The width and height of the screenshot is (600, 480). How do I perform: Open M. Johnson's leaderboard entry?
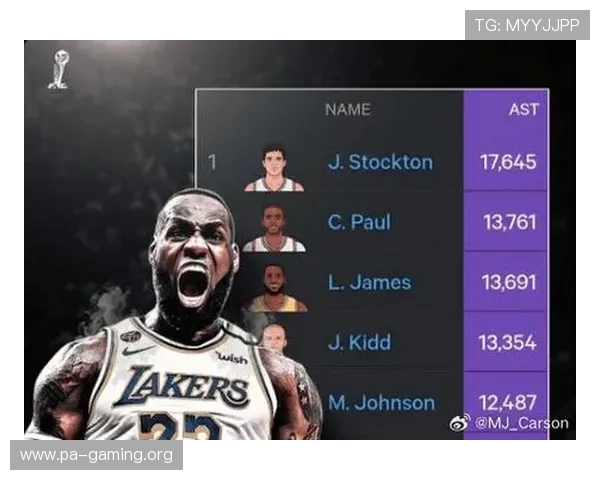coord(381,403)
